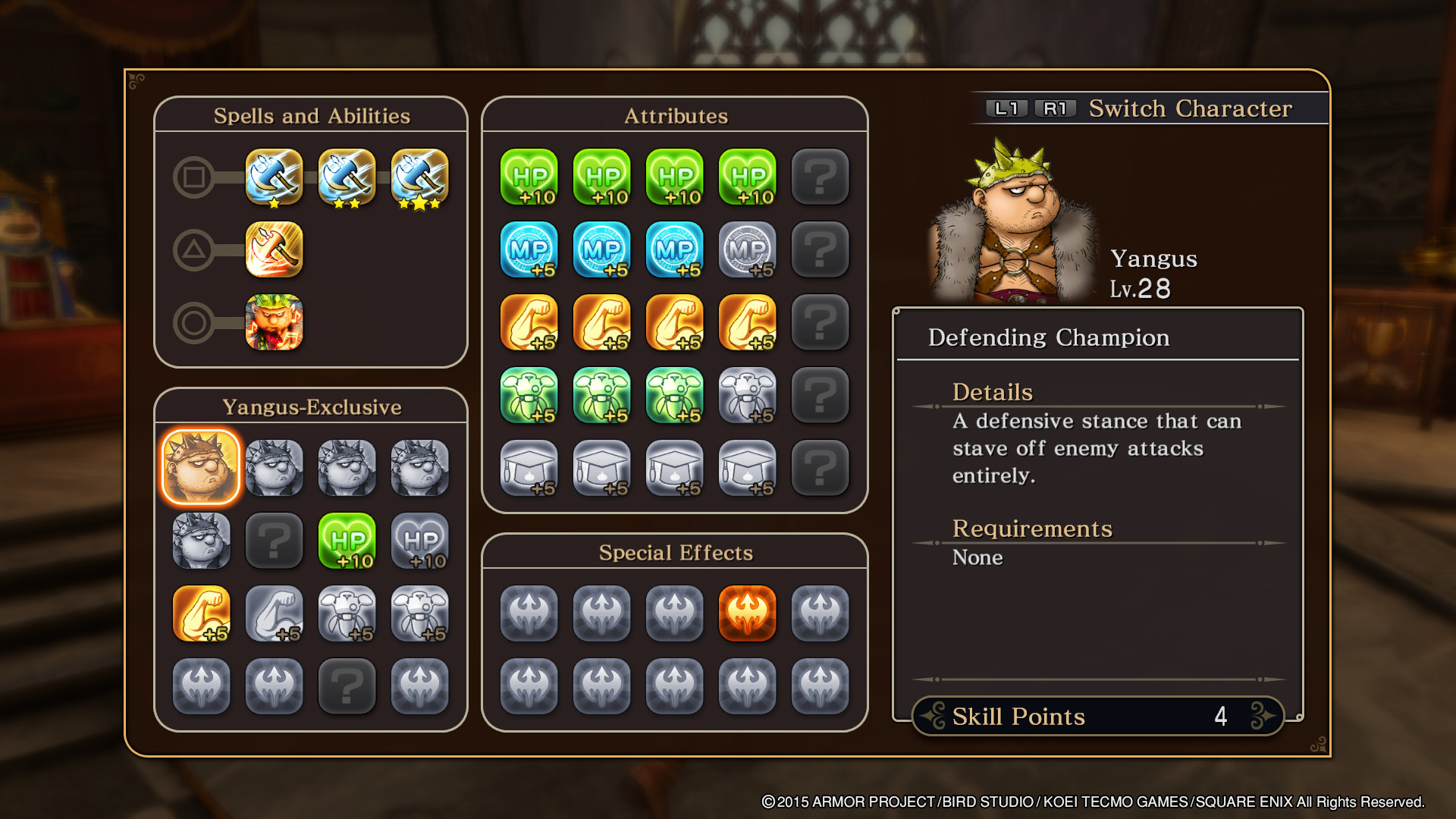Select the highlighted Defending Champion skill icon
The image size is (1456, 819).
(201, 467)
